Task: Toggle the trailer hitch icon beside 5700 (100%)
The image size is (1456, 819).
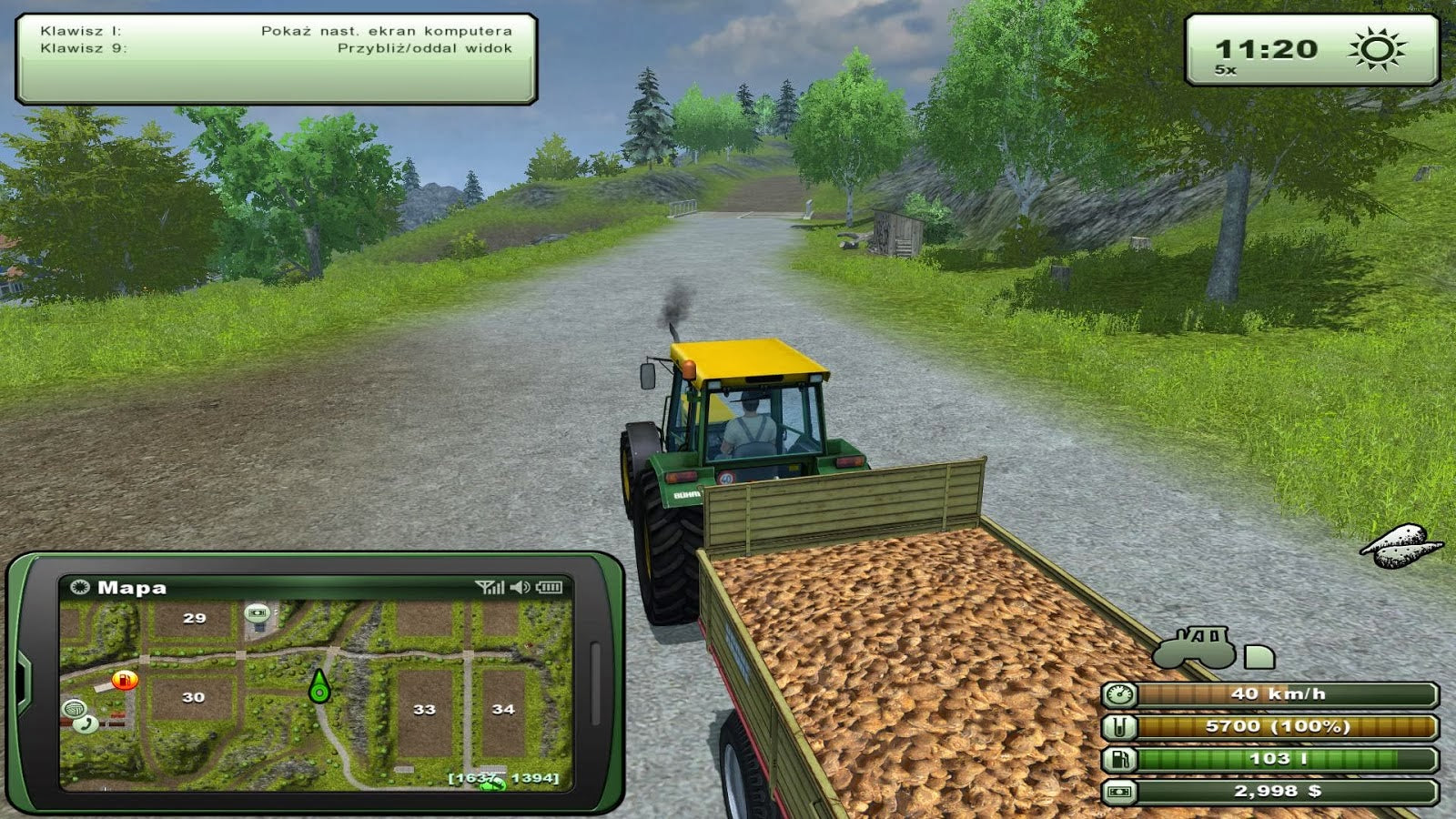Action: [1120, 727]
